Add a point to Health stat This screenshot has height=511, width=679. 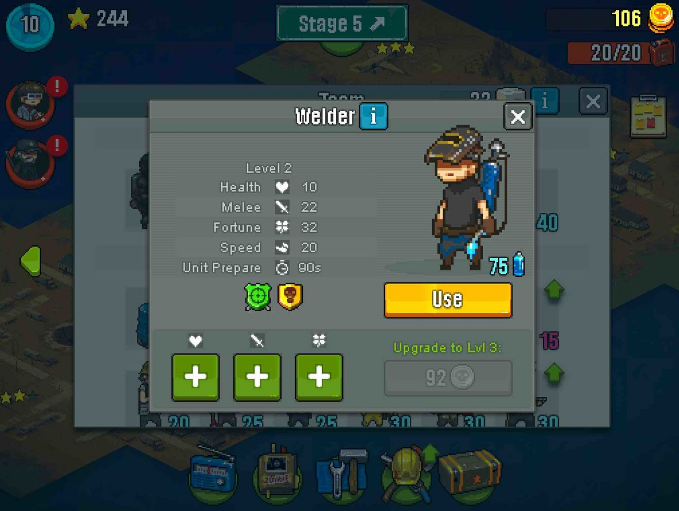[196, 377]
